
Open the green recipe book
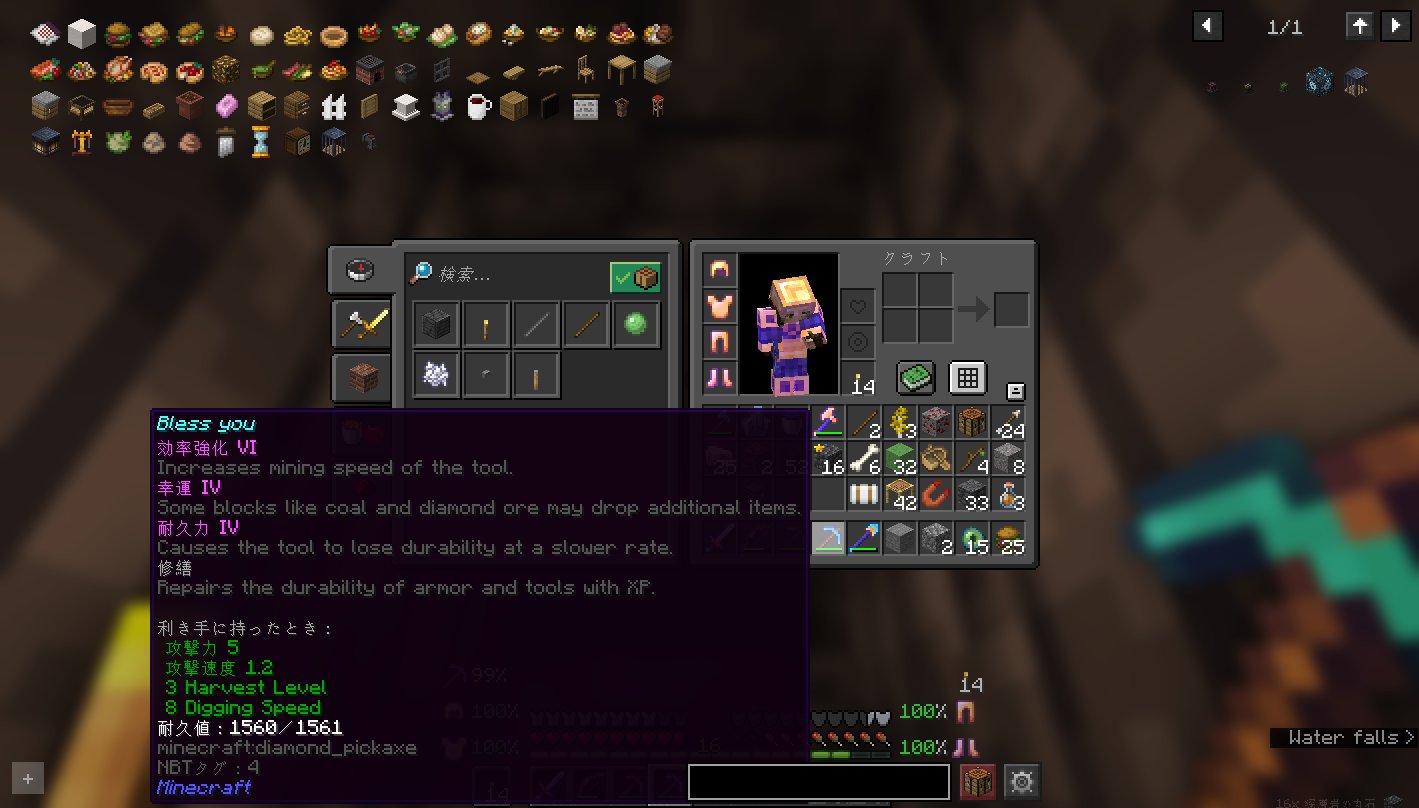click(915, 378)
